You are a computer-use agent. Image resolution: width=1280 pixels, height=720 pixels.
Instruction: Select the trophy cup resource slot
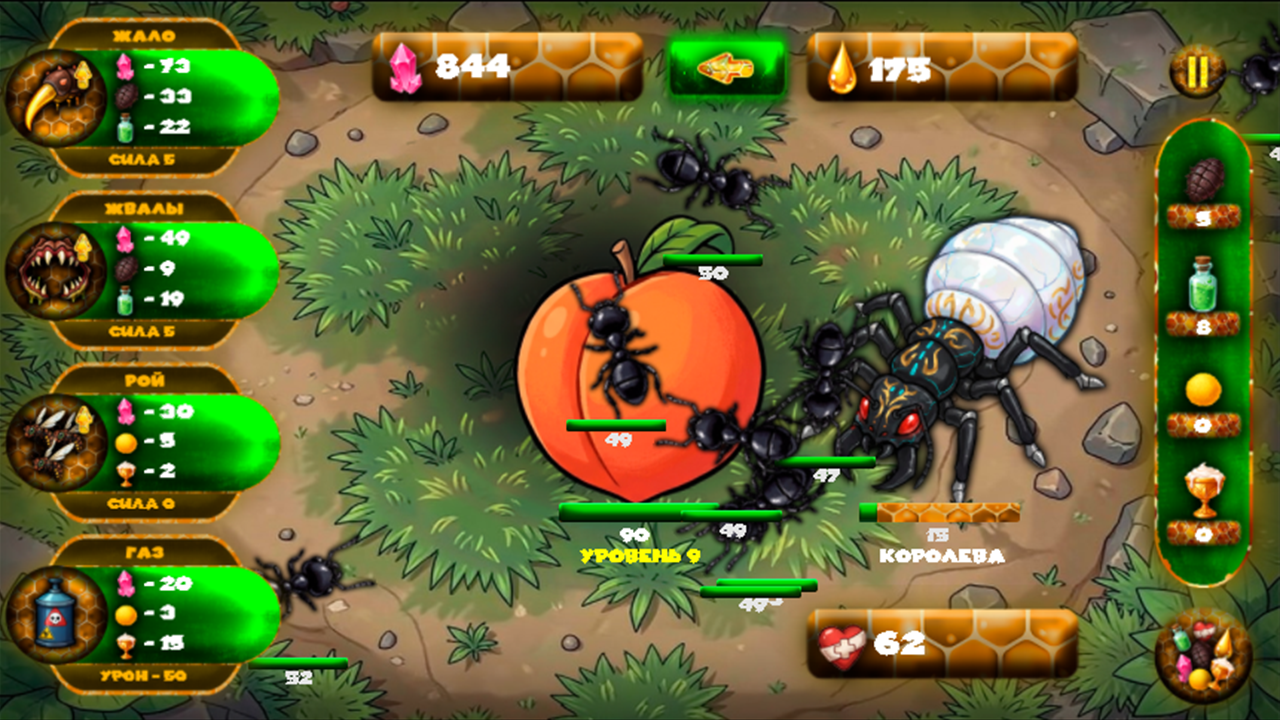1204,492
